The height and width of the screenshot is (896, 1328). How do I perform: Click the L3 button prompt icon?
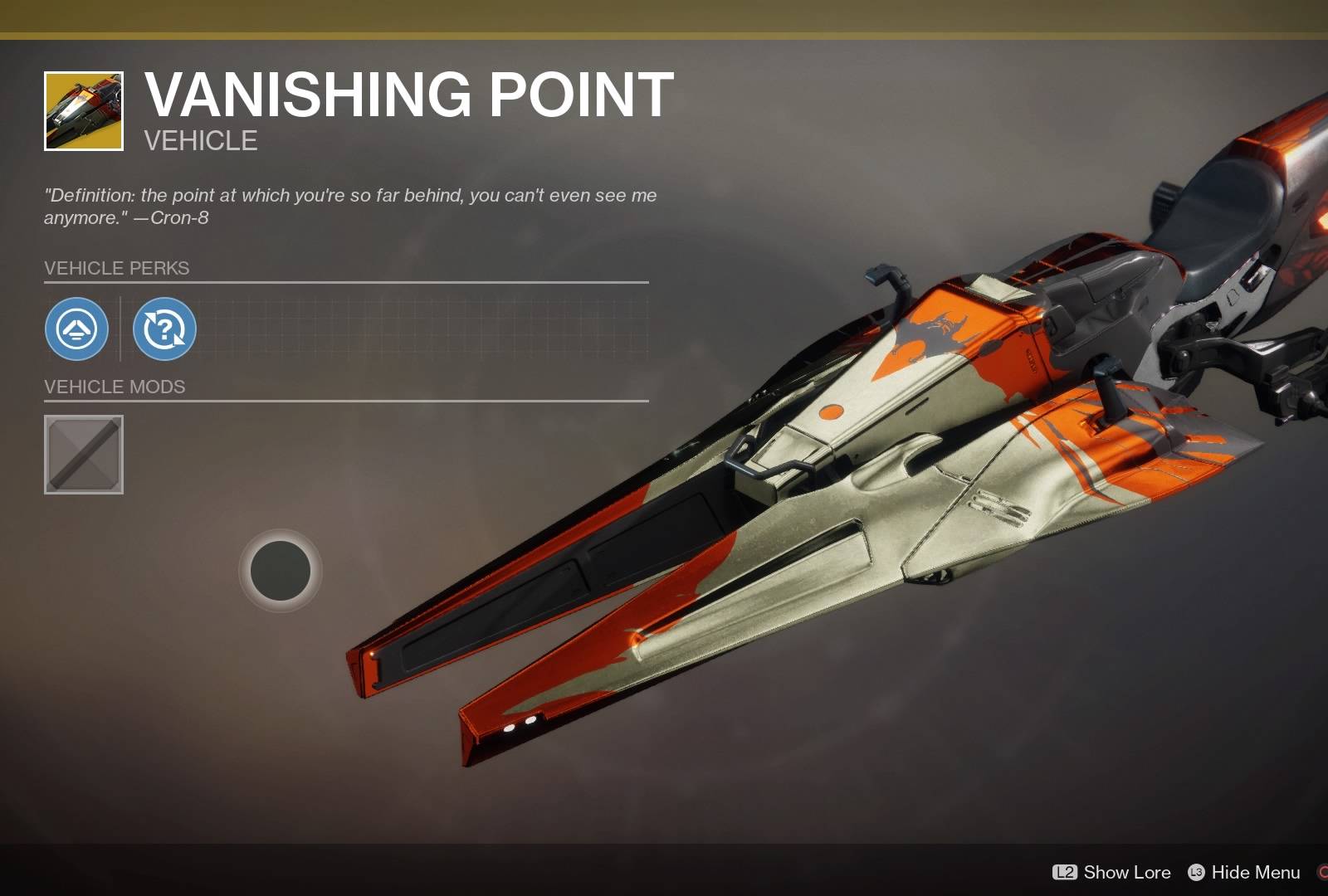[1197, 873]
